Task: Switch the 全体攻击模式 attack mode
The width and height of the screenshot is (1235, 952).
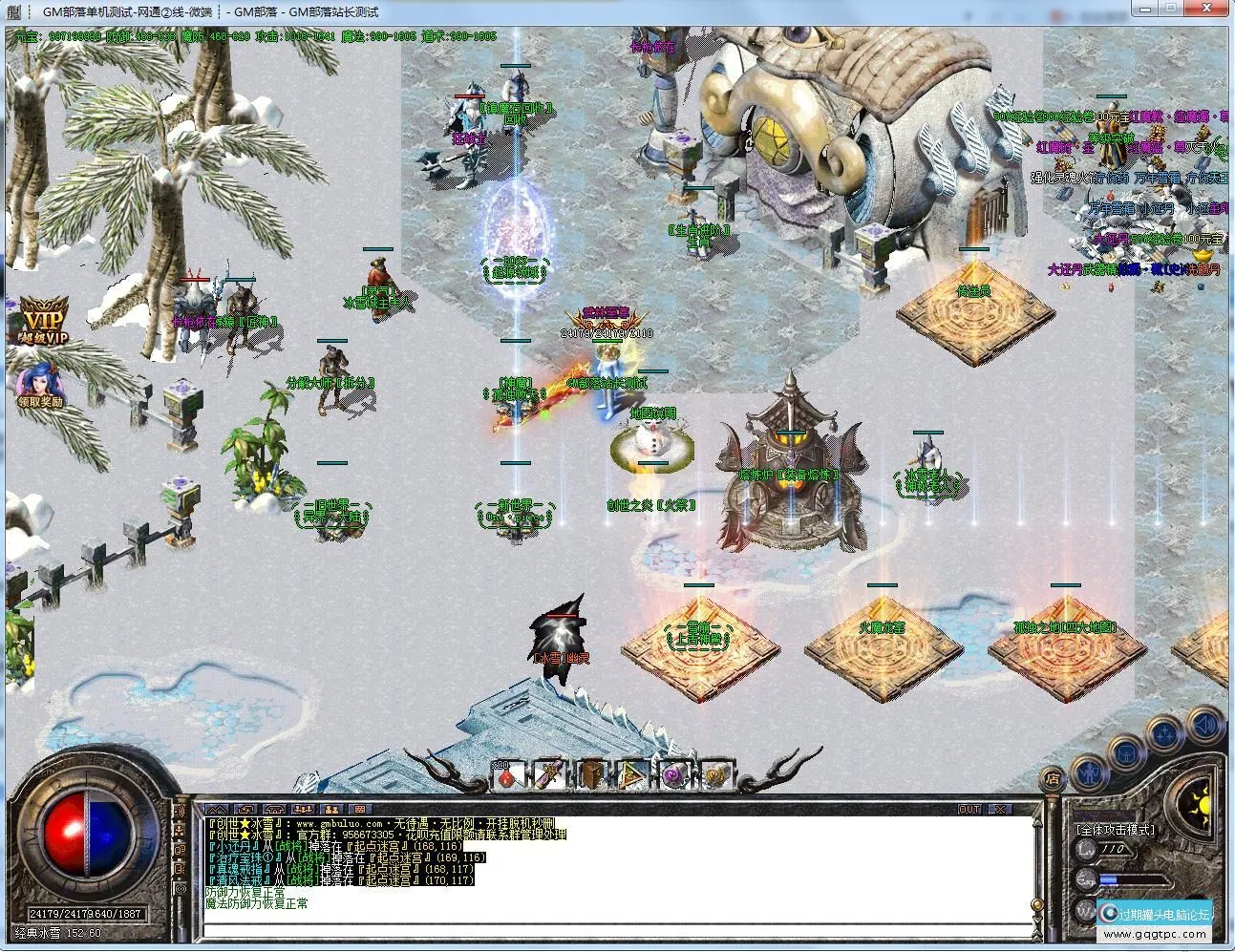Action: 1115,829
